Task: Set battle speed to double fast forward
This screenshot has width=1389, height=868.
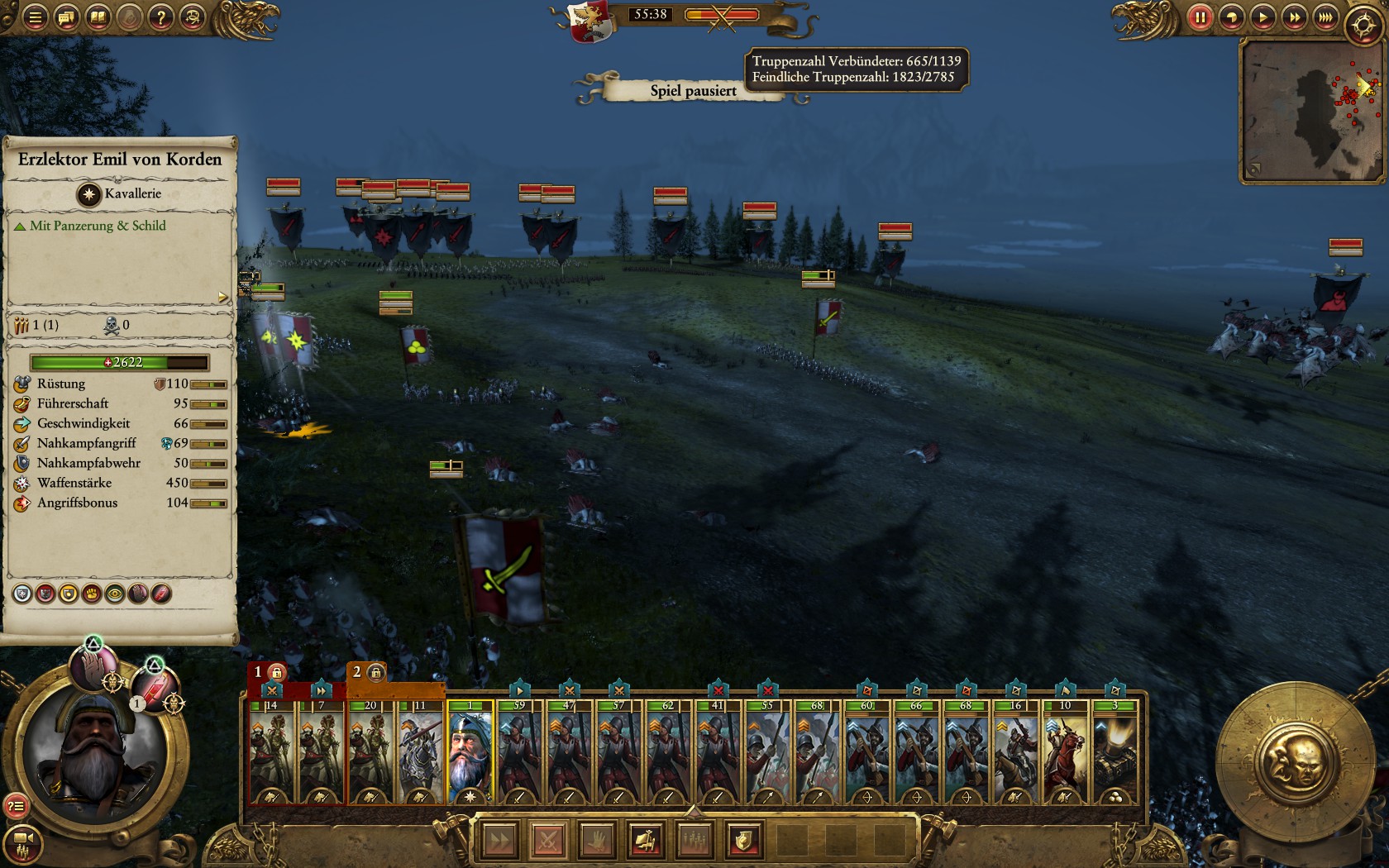Action: (1295, 17)
